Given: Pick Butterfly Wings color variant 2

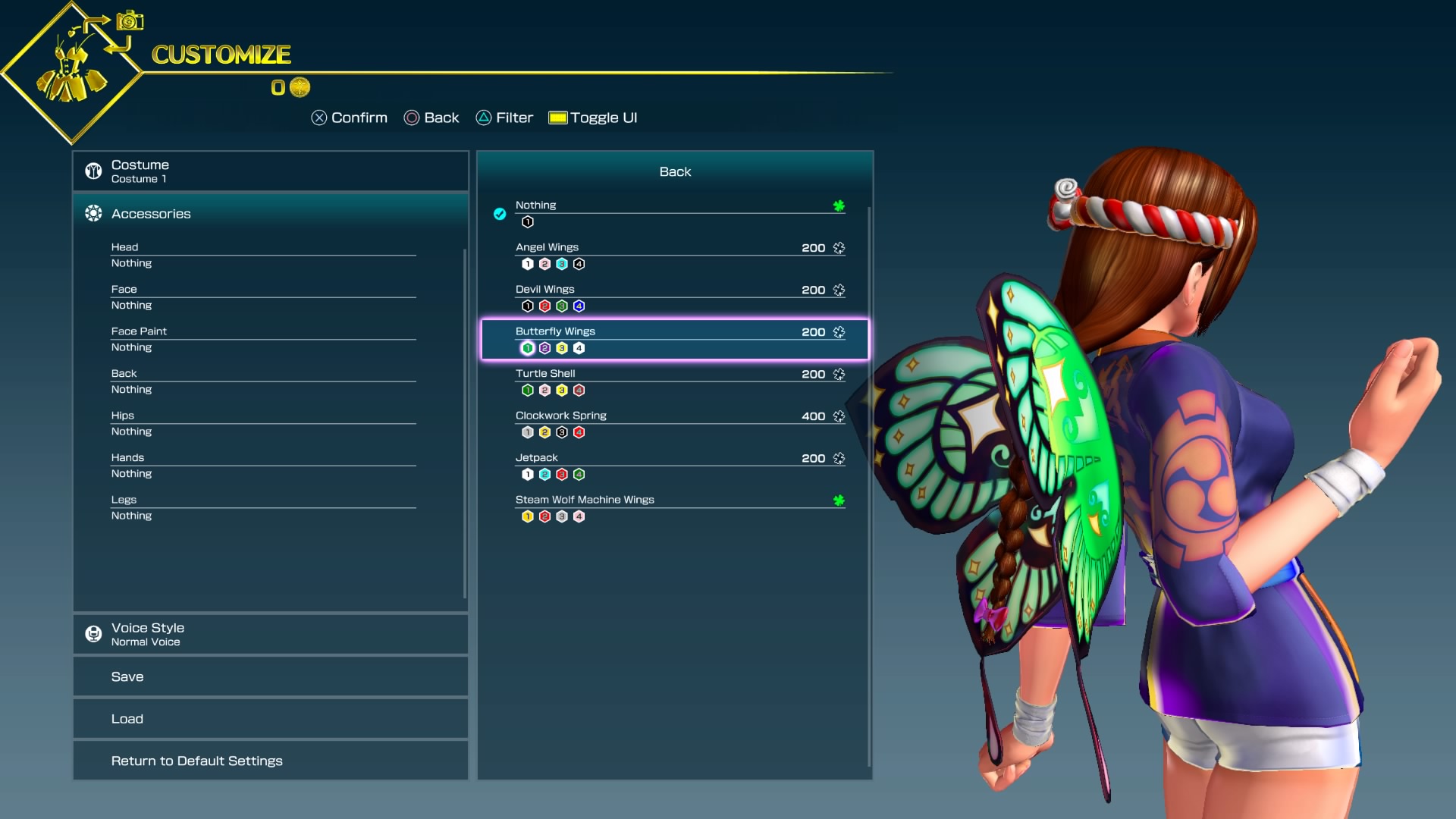Looking at the screenshot, I should [544, 348].
